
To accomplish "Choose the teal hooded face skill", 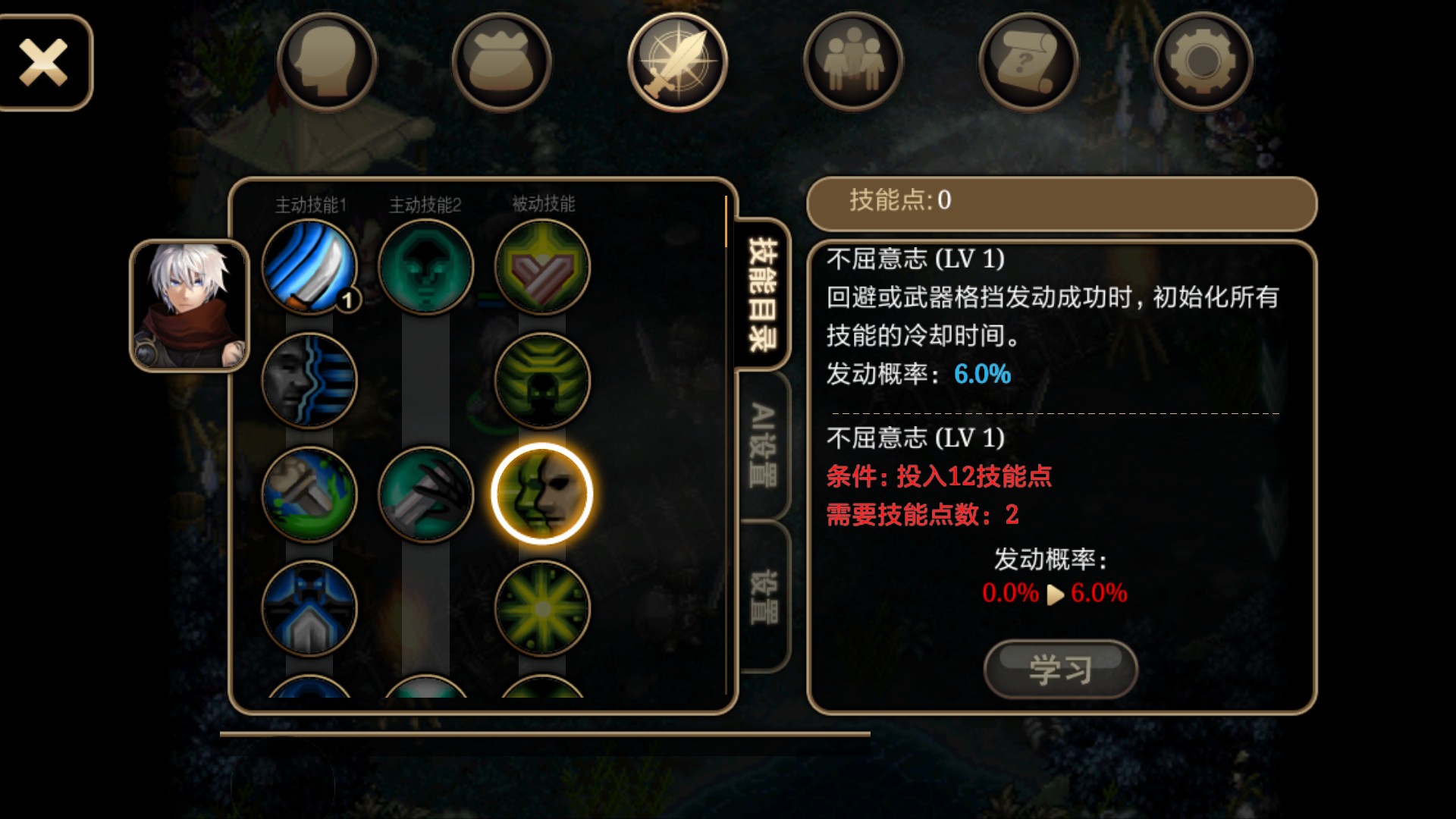I will (425, 267).
